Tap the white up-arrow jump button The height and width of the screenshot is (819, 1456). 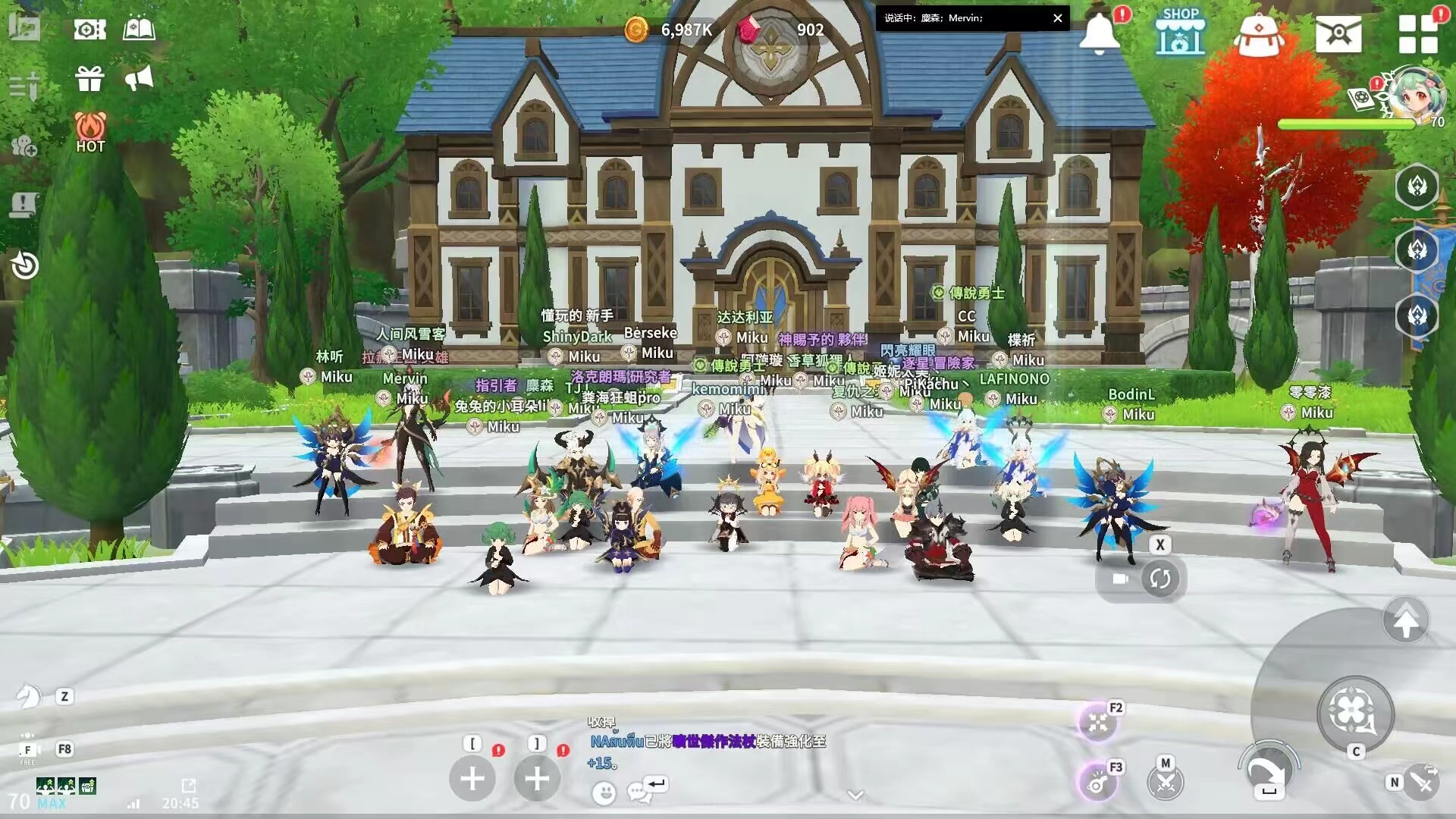1405,622
